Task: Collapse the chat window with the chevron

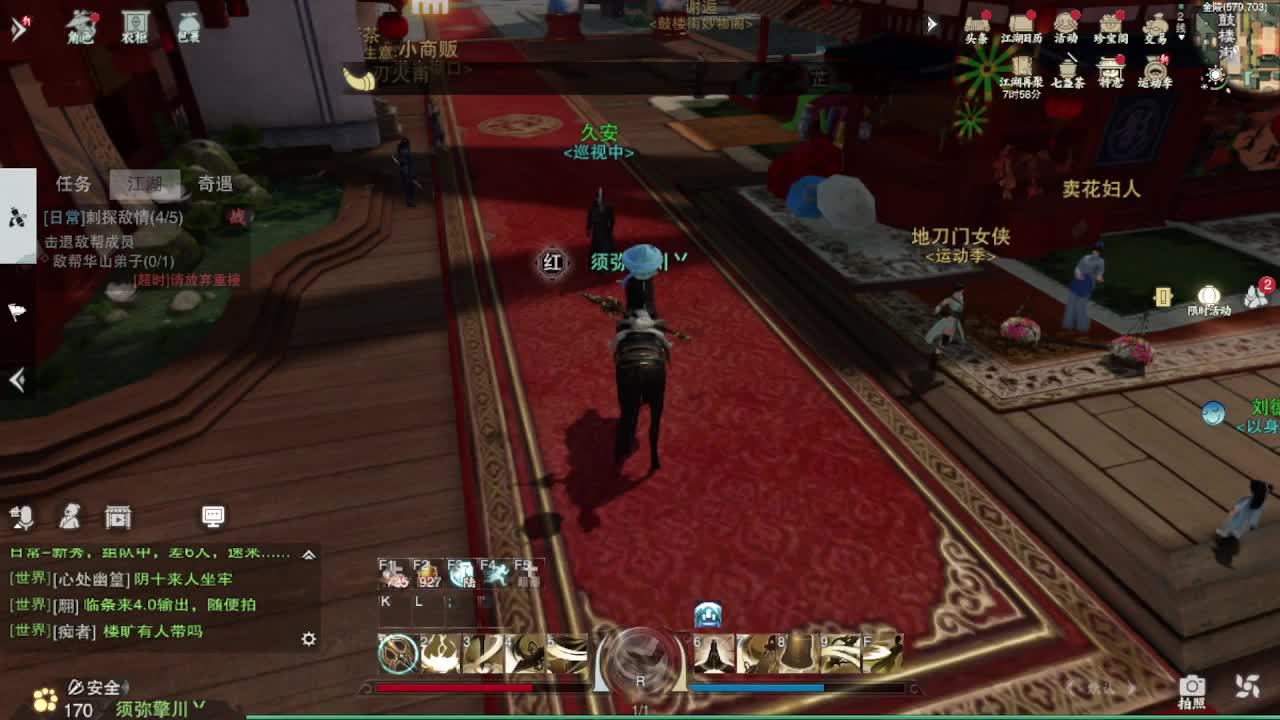Action: point(310,553)
